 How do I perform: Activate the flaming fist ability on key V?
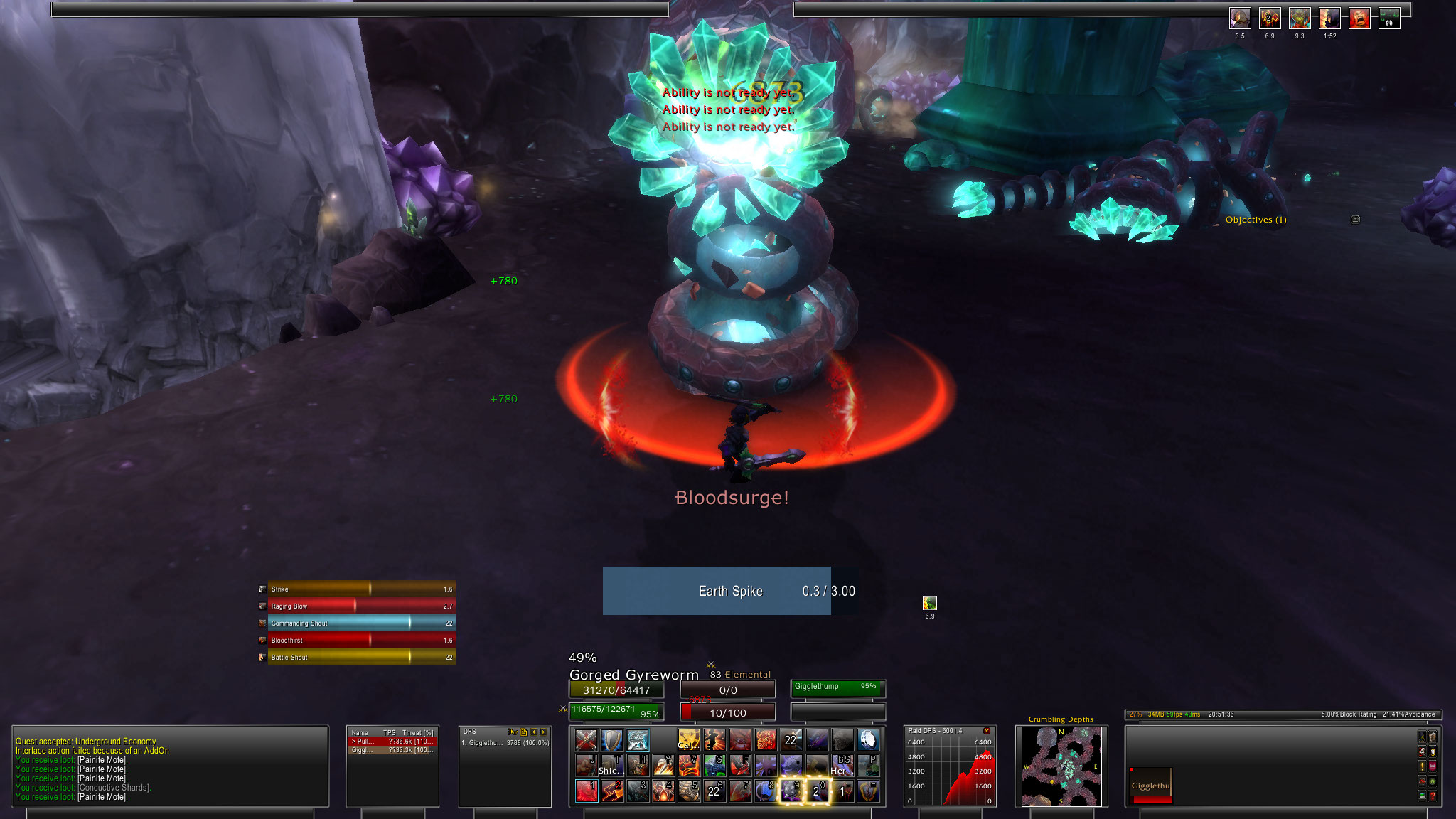click(688, 766)
